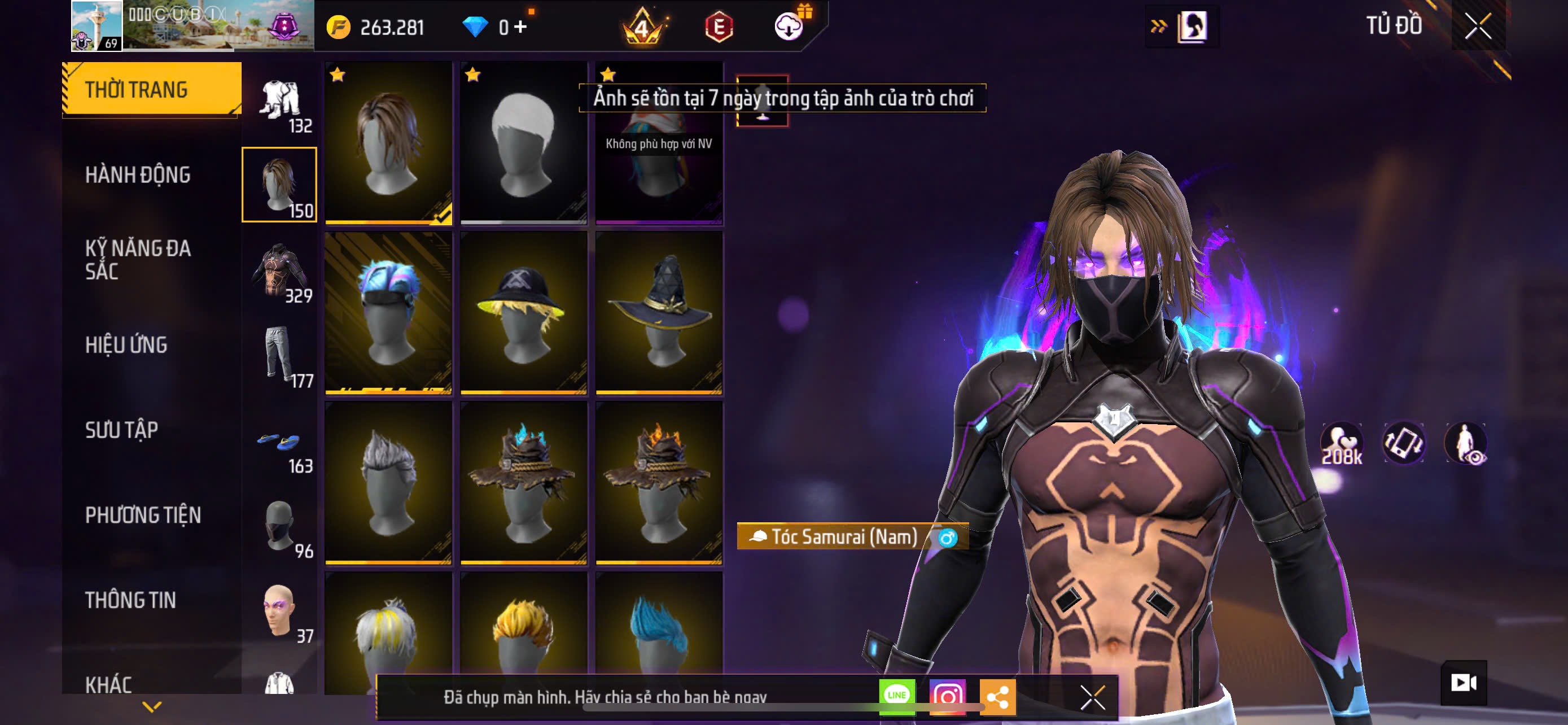The width and height of the screenshot is (1568, 725).
Task: Dismiss the screenshot share banner
Action: click(x=1092, y=697)
